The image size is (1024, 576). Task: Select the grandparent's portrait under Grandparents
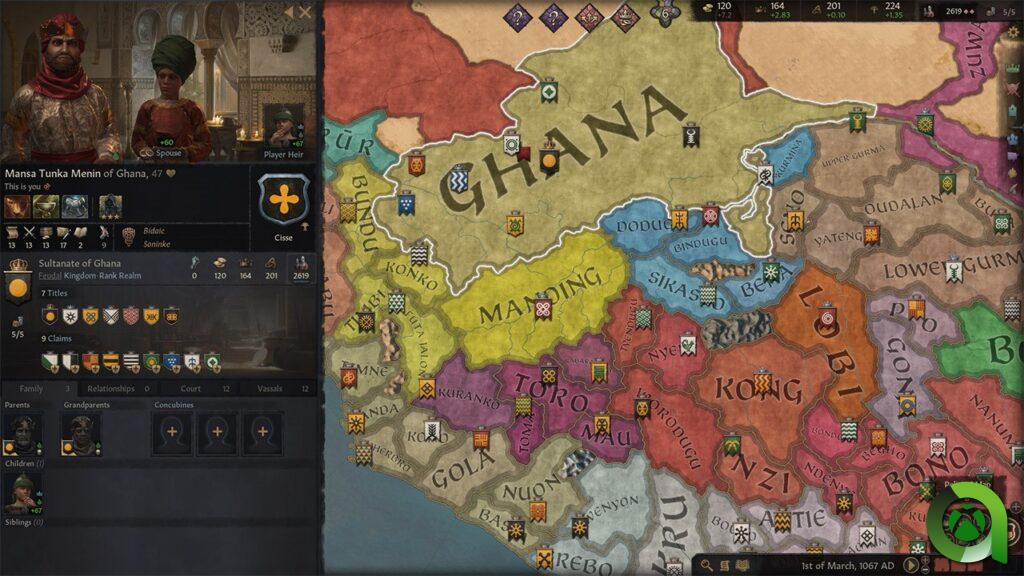click(x=80, y=433)
